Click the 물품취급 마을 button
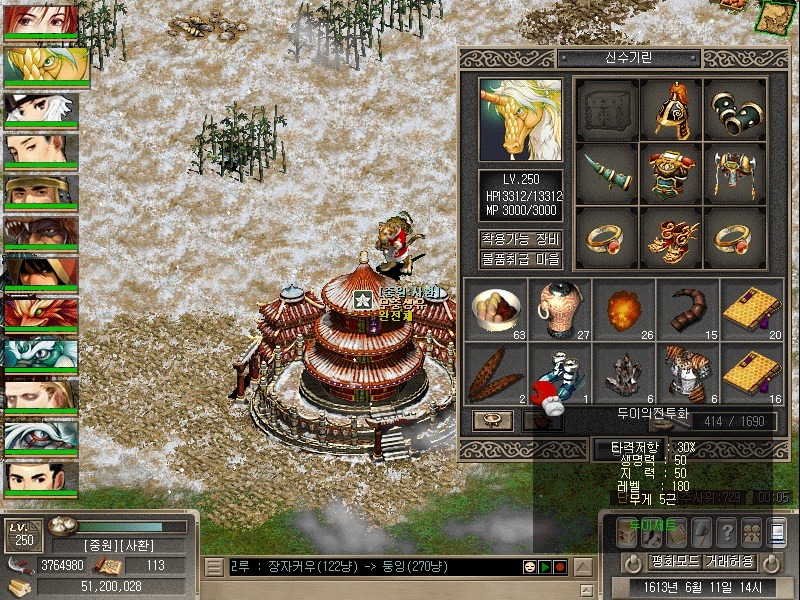This screenshot has width=800, height=600. click(520, 259)
